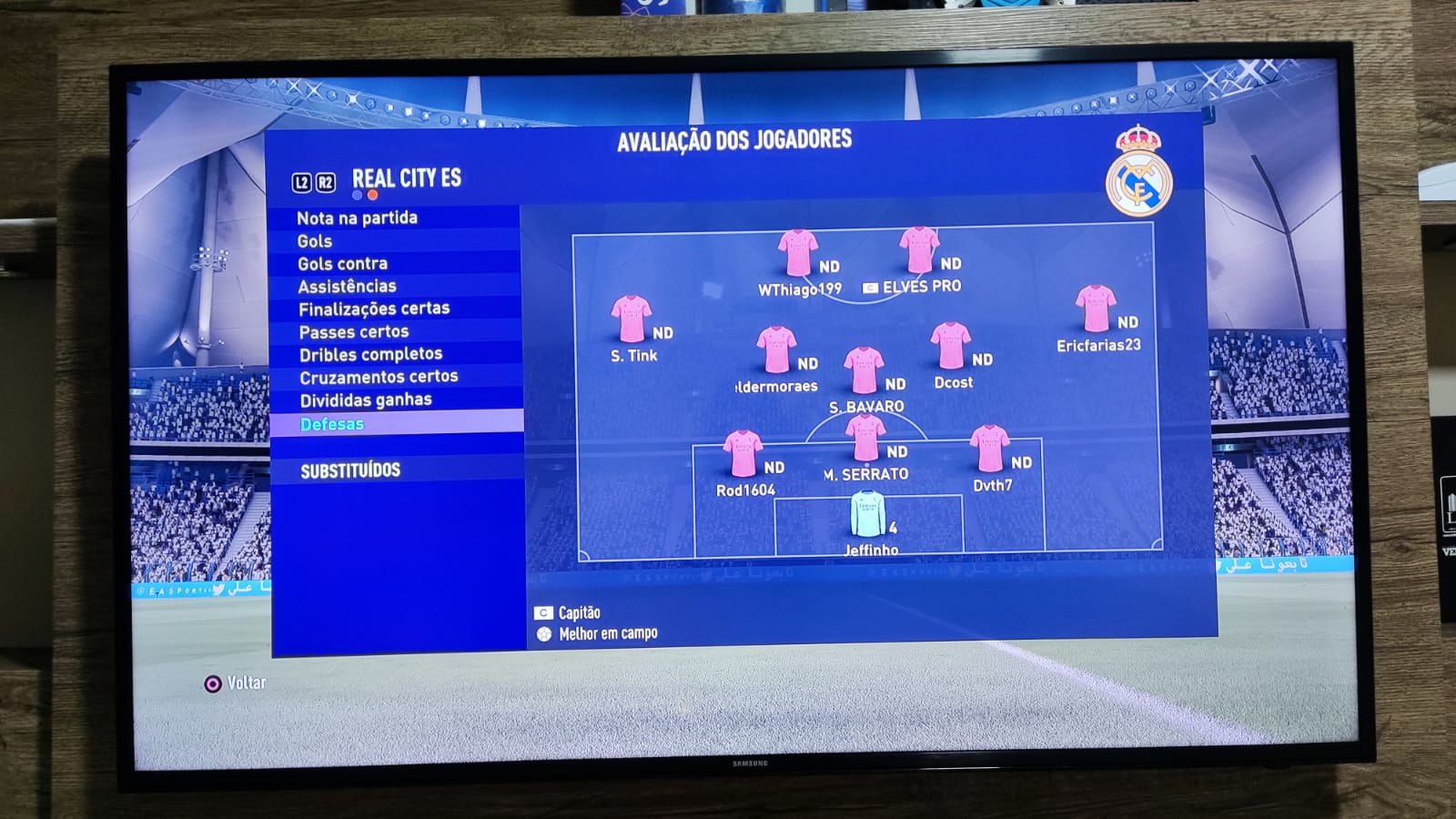
Task: Choose player WThiago199 on the pitch
Action: pos(797,252)
